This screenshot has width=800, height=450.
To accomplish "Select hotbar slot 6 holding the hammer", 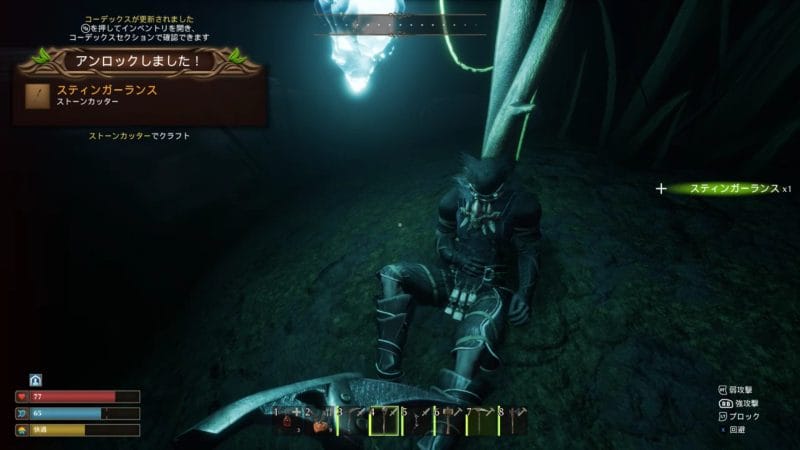I will 447,423.
